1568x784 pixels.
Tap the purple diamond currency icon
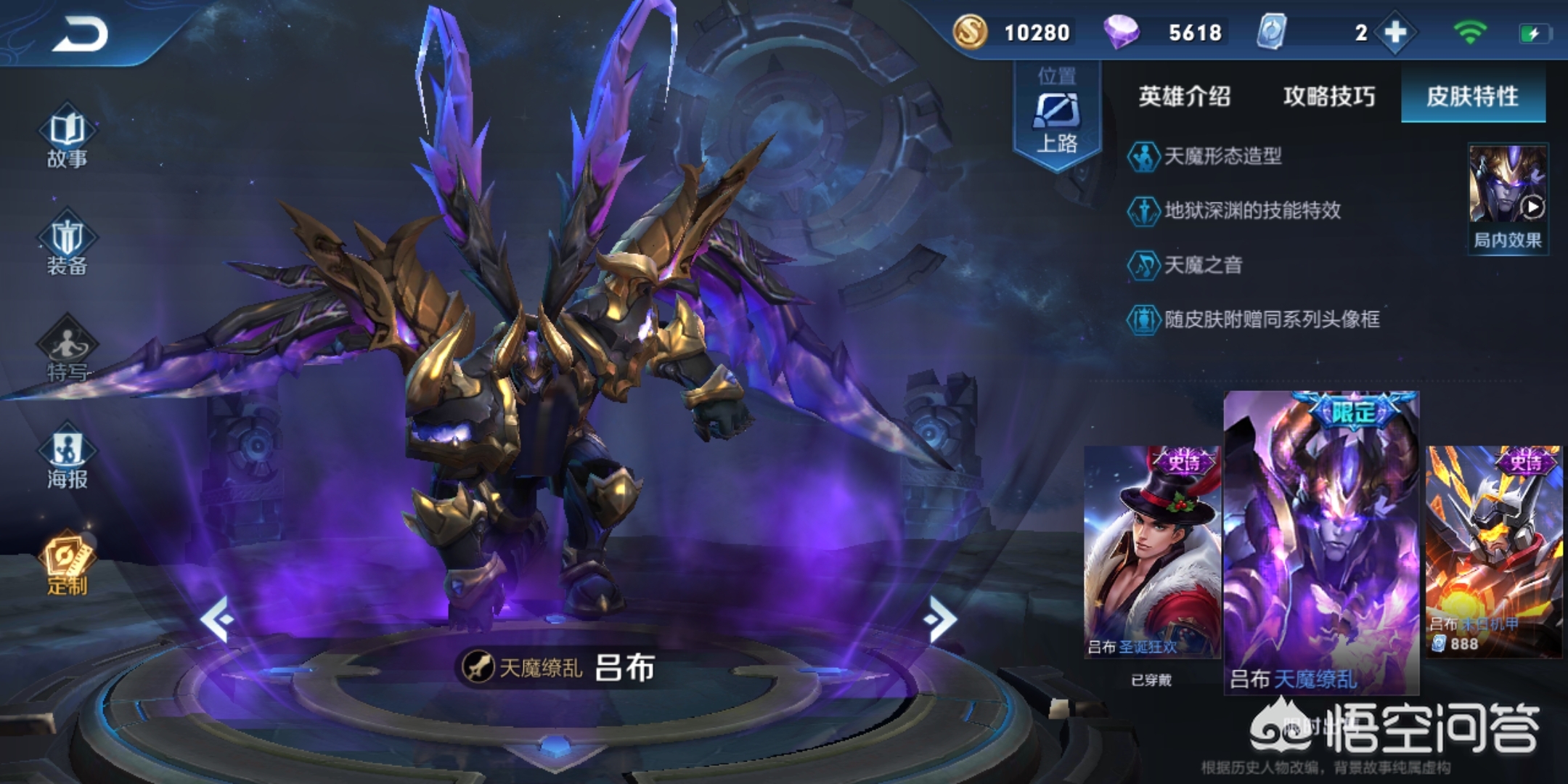[x=1122, y=32]
